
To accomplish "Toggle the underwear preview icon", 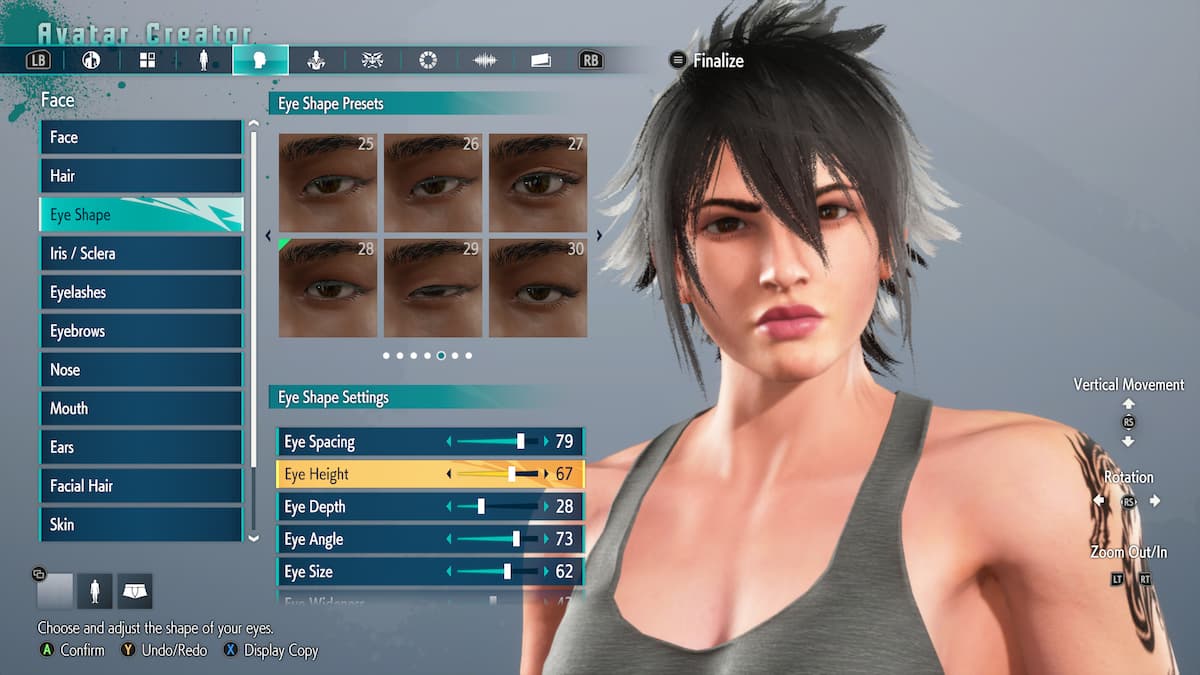I will [x=134, y=592].
